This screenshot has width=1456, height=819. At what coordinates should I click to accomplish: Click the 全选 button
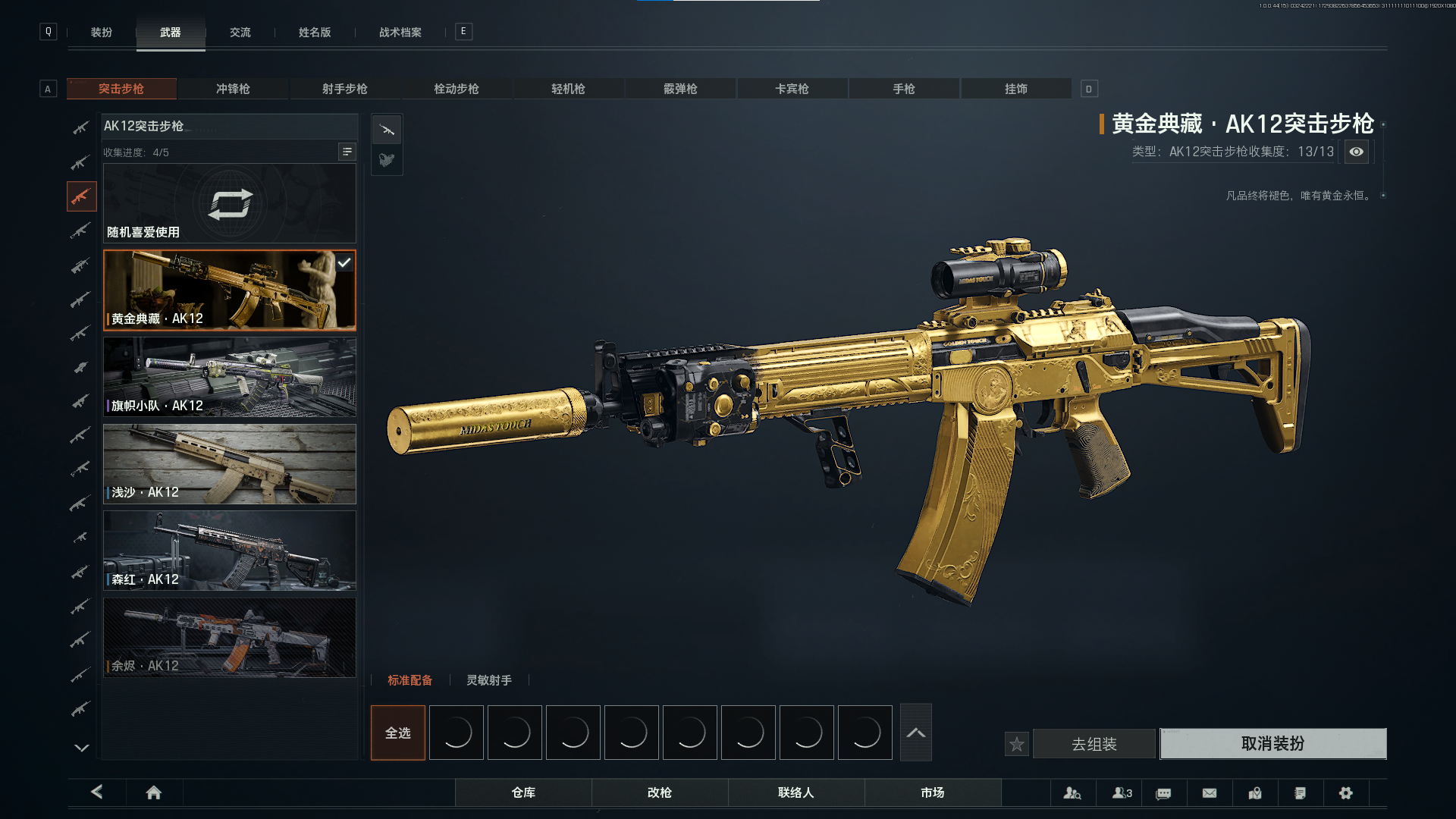tap(397, 733)
